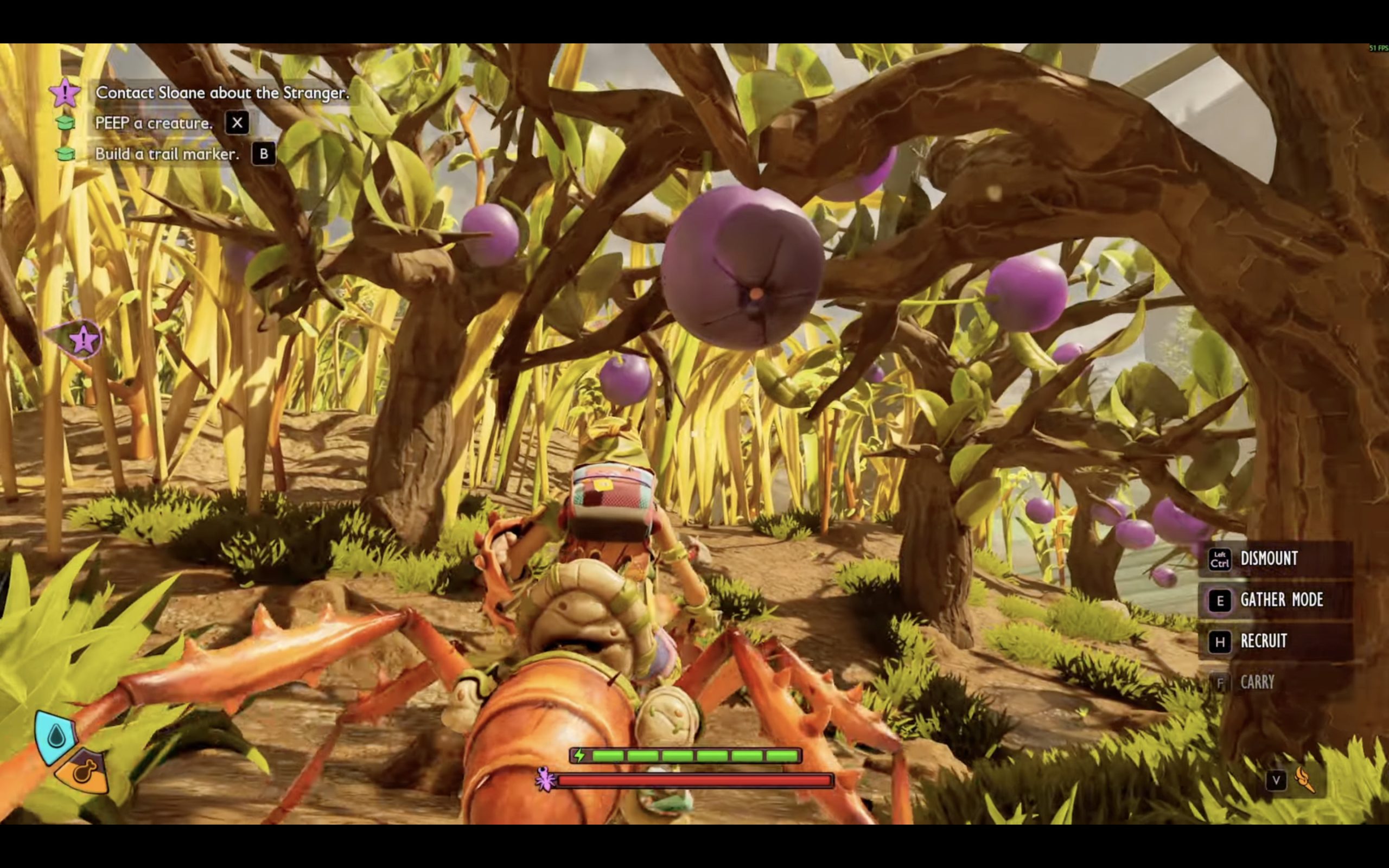Select the PEEP a creature objective

[153, 124]
